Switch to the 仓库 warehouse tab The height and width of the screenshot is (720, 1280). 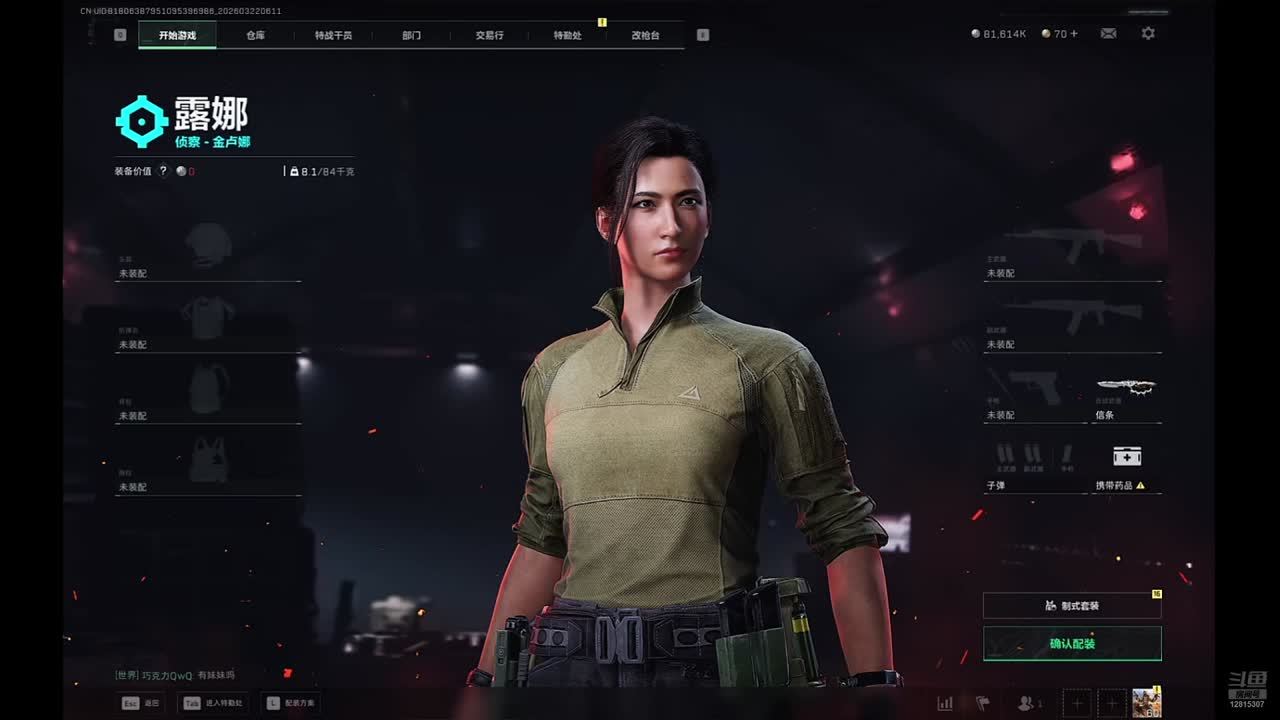pyautogui.click(x=256, y=35)
